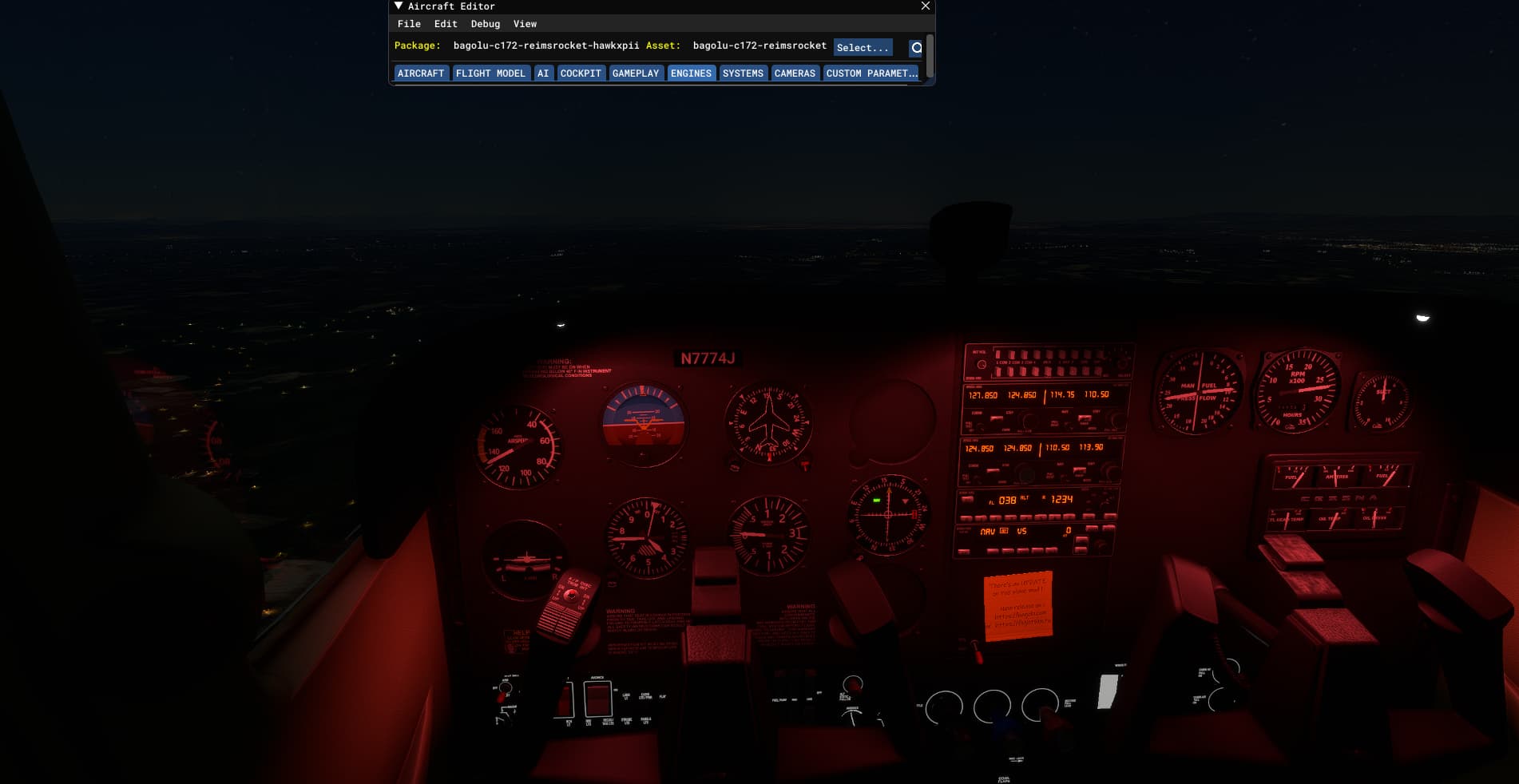Open the Debug menu dropdown
The height and width of the screenshot is (784, 1519).
coord(484,24)
